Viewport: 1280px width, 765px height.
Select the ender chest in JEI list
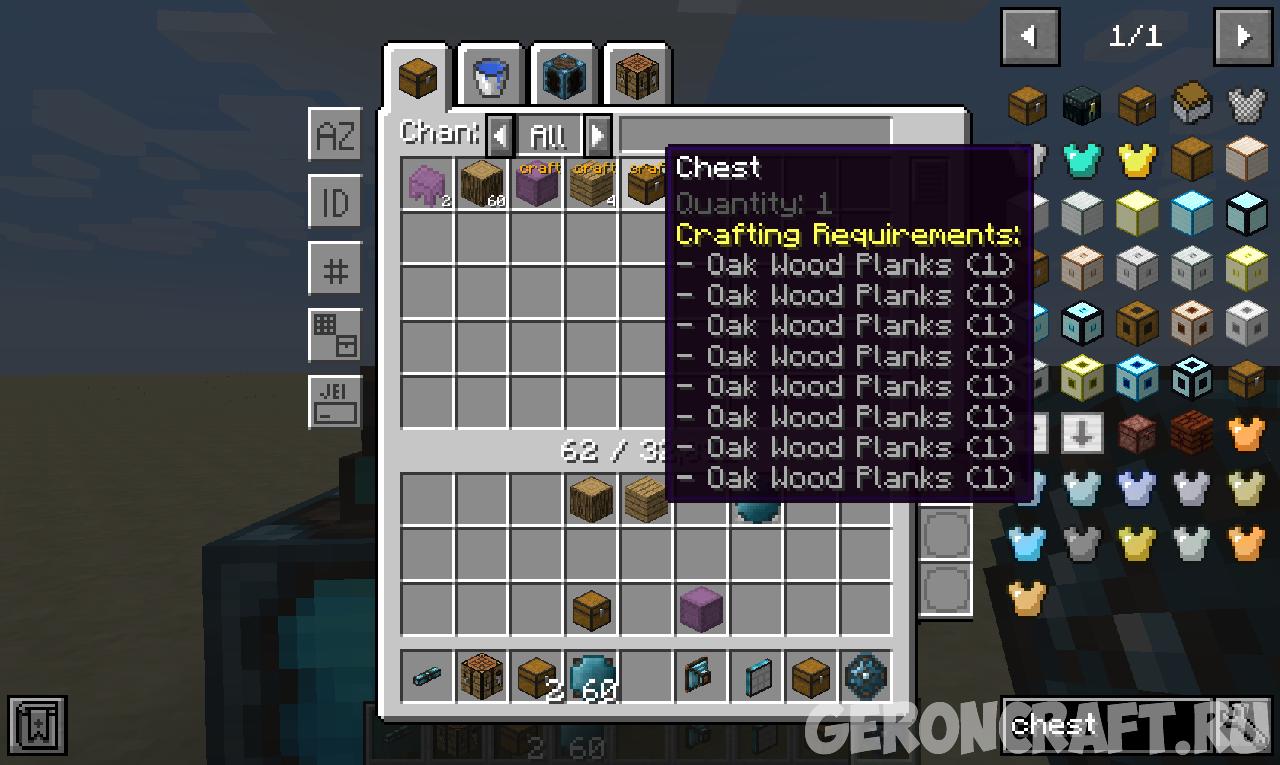click(1082, 103)
